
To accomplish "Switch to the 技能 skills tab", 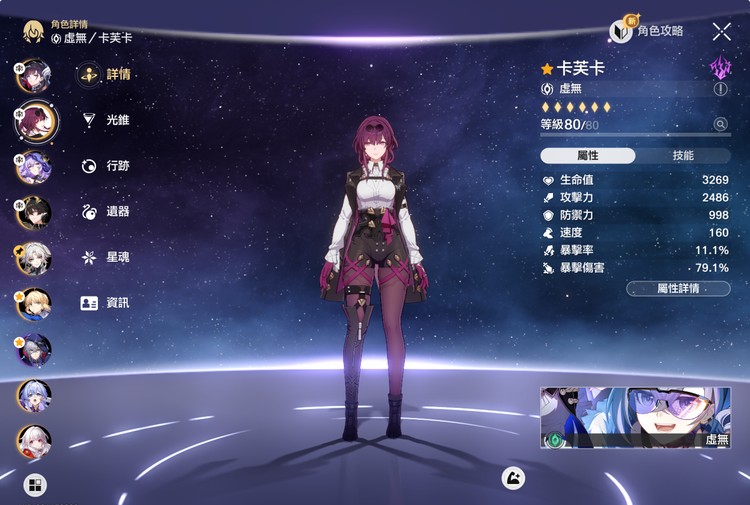I will point(683,156).
